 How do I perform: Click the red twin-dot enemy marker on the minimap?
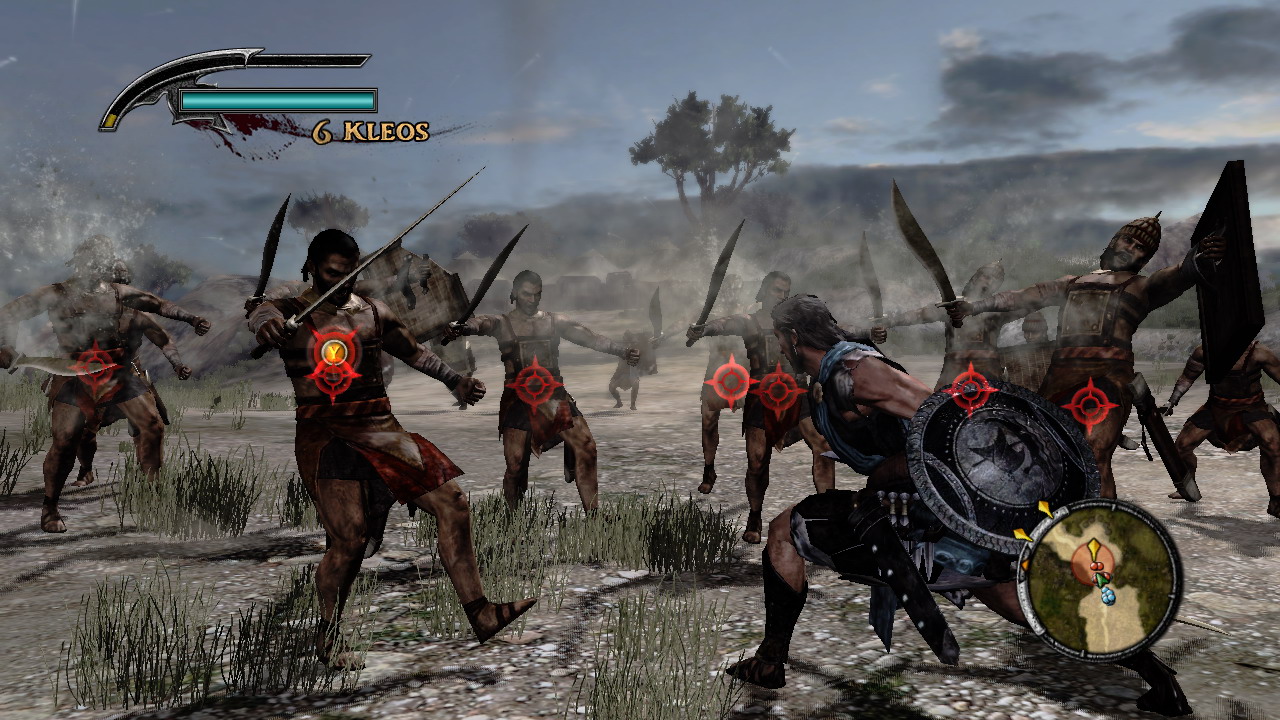click(x=1097, y=566)
